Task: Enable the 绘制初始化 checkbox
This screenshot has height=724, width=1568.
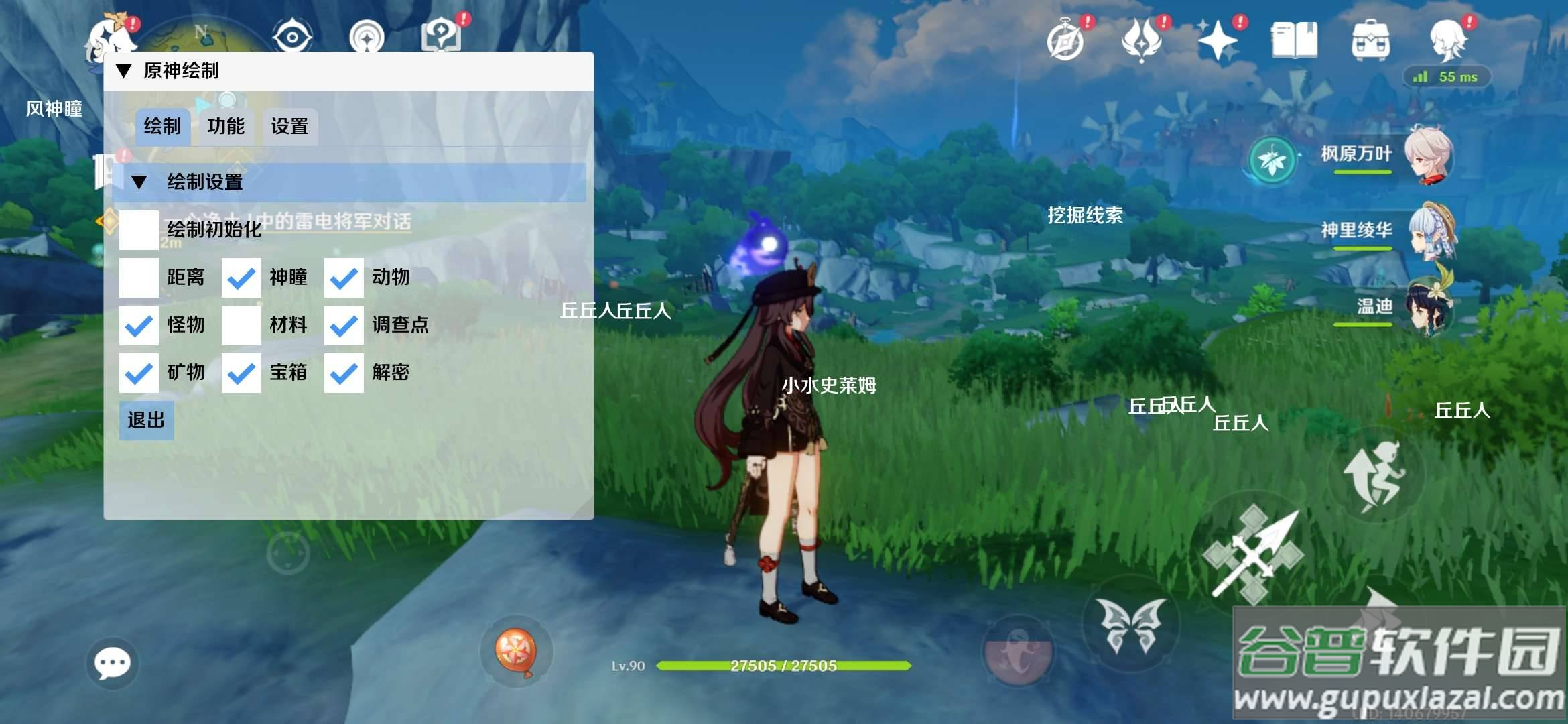Action: (x=139, y=230)
